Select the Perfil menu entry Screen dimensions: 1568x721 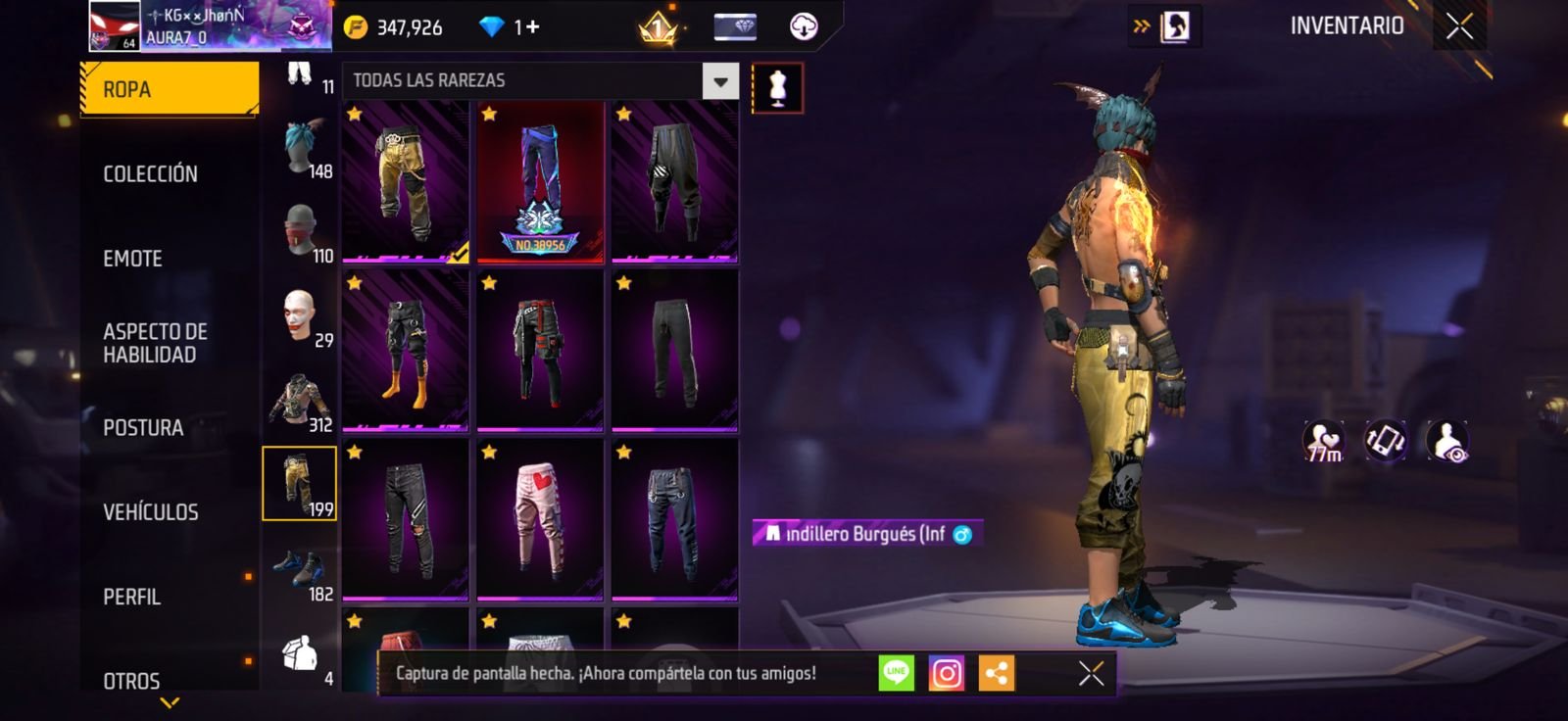tap(131, 597)
